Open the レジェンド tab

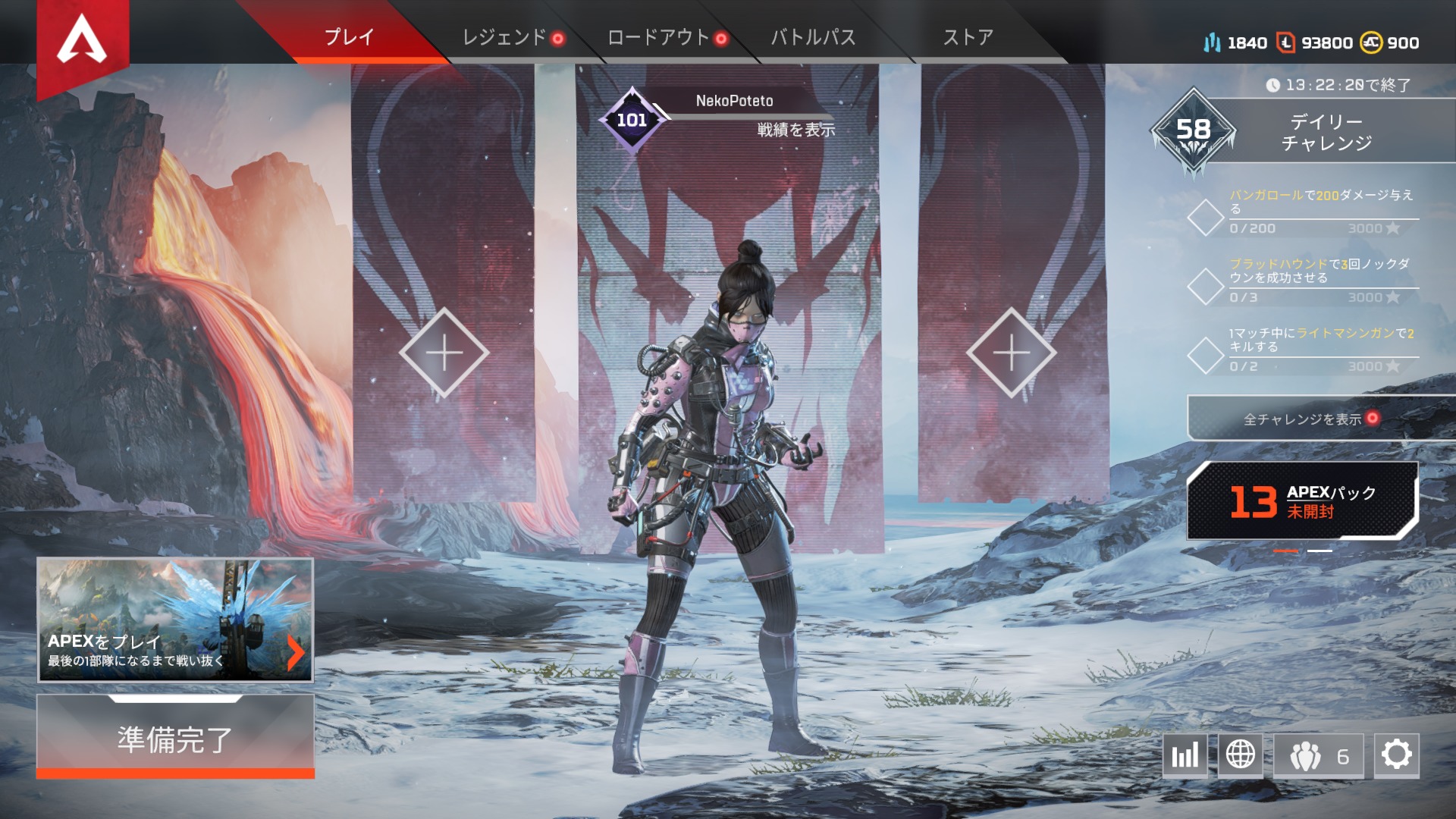coord(504,37)
